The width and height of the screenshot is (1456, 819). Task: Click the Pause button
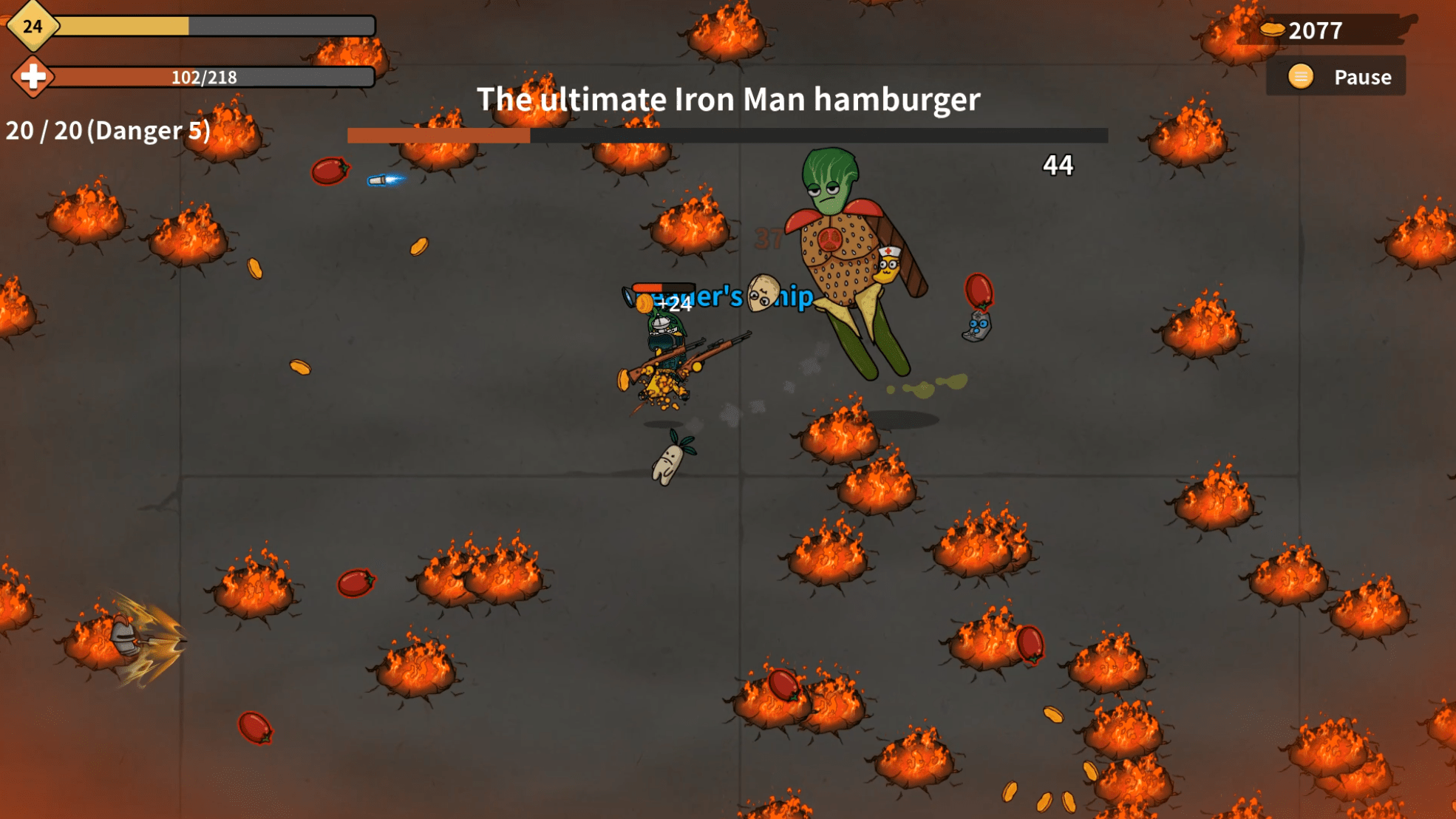pos(1337,77)
